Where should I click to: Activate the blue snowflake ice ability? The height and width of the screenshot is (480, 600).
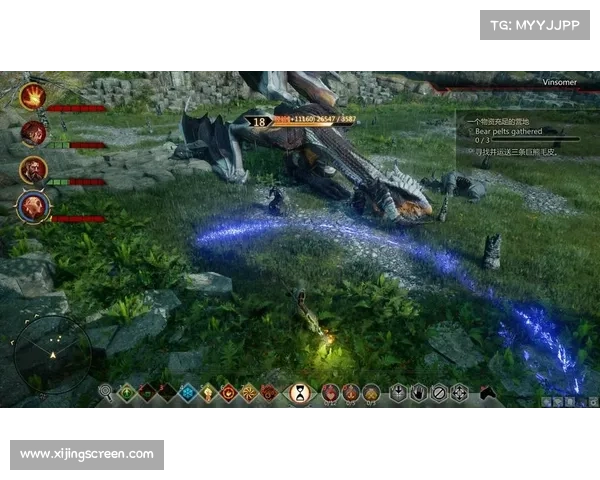[x=187, y=393]
